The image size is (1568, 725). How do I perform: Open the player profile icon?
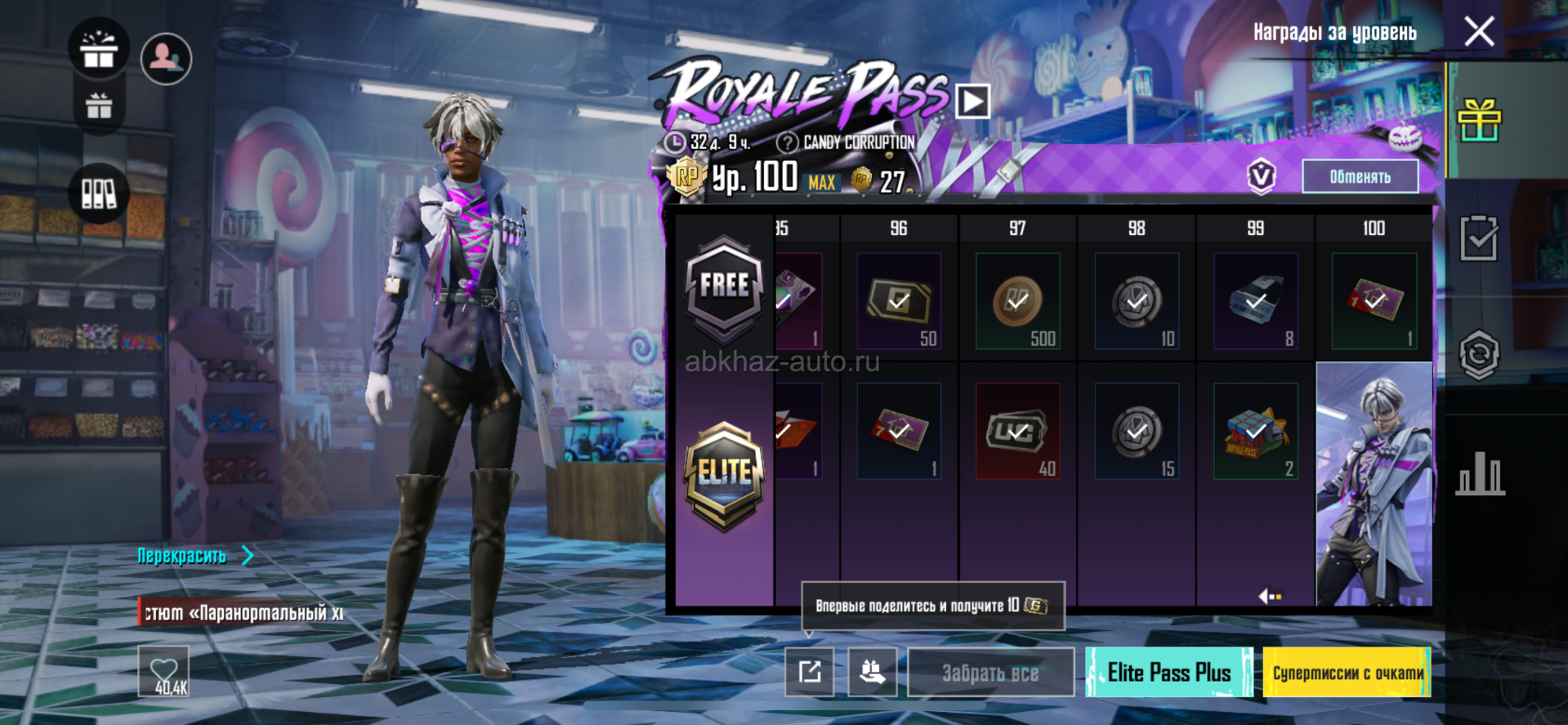pos(167,58)
